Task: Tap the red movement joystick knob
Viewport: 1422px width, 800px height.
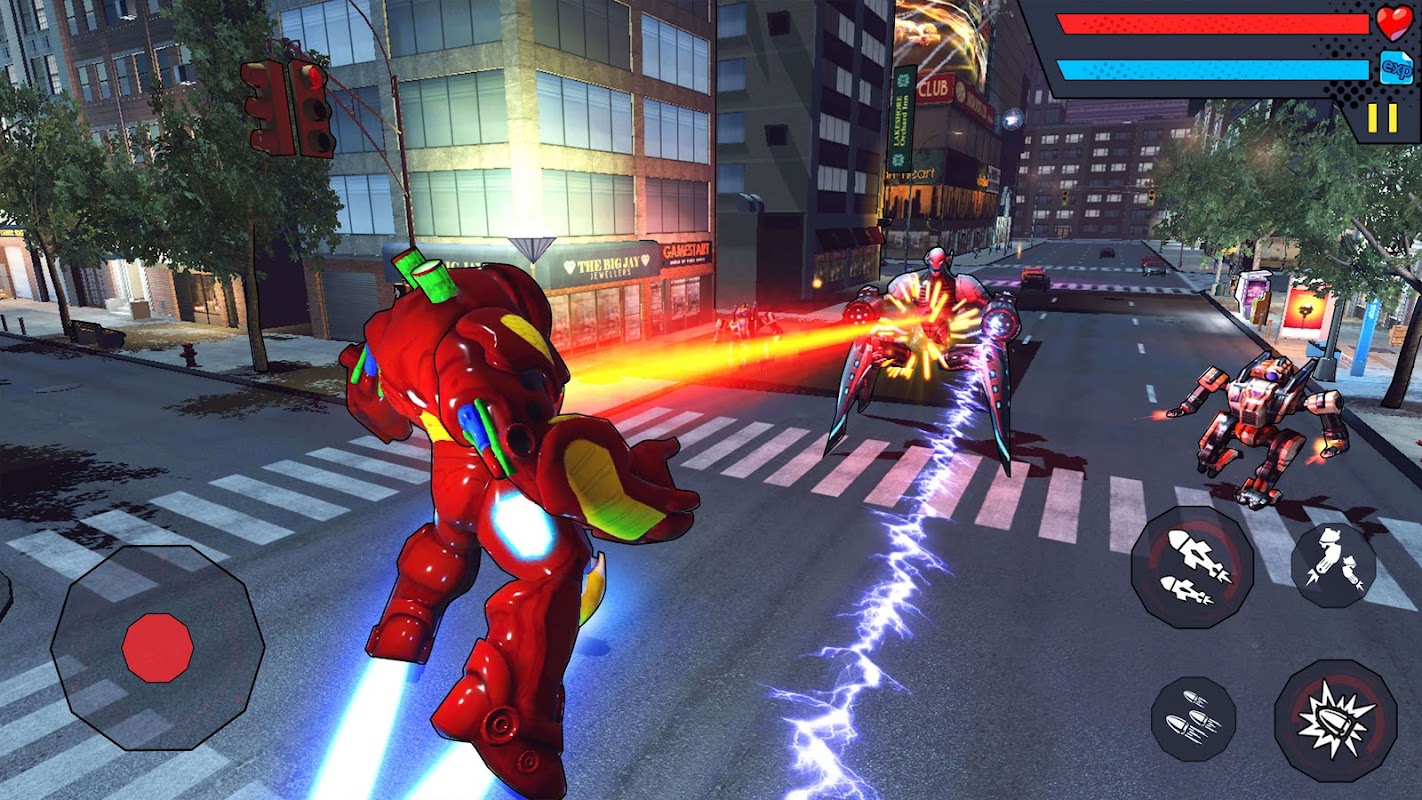Action: (157, 648)
